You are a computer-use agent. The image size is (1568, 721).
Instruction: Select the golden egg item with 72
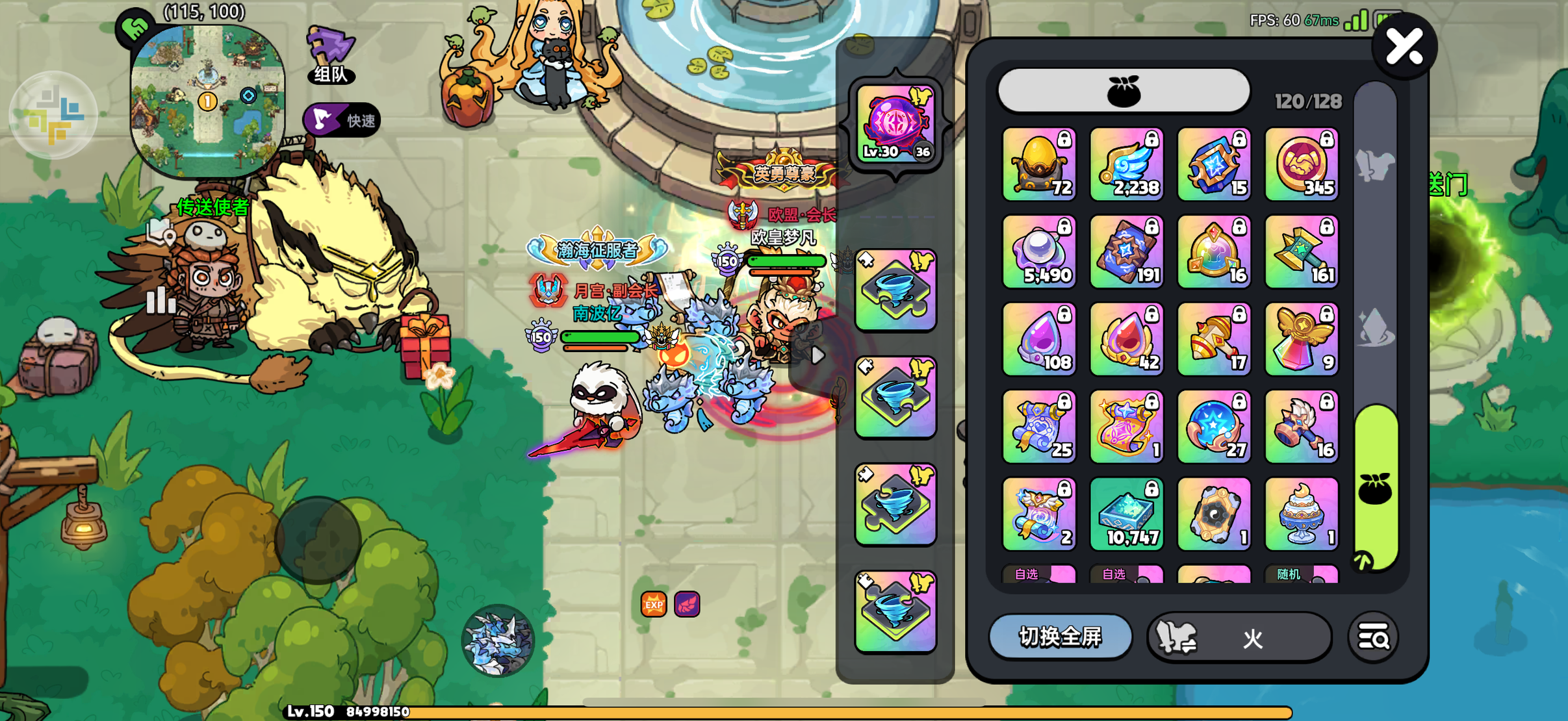click(1039, 164)
